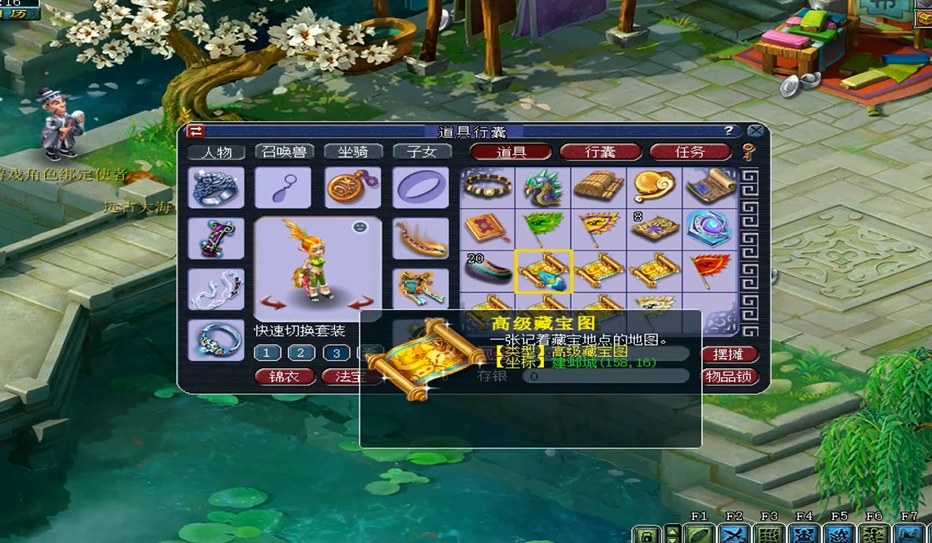This screenshot has width=932, height=543.
Task: Close the 道具行囊 inventory window
Action: [x=756, y=131]
